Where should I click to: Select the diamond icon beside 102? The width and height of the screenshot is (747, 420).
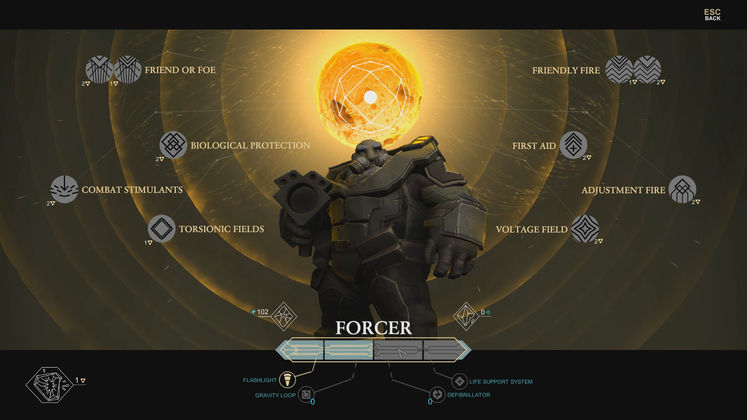click(284, 316)
